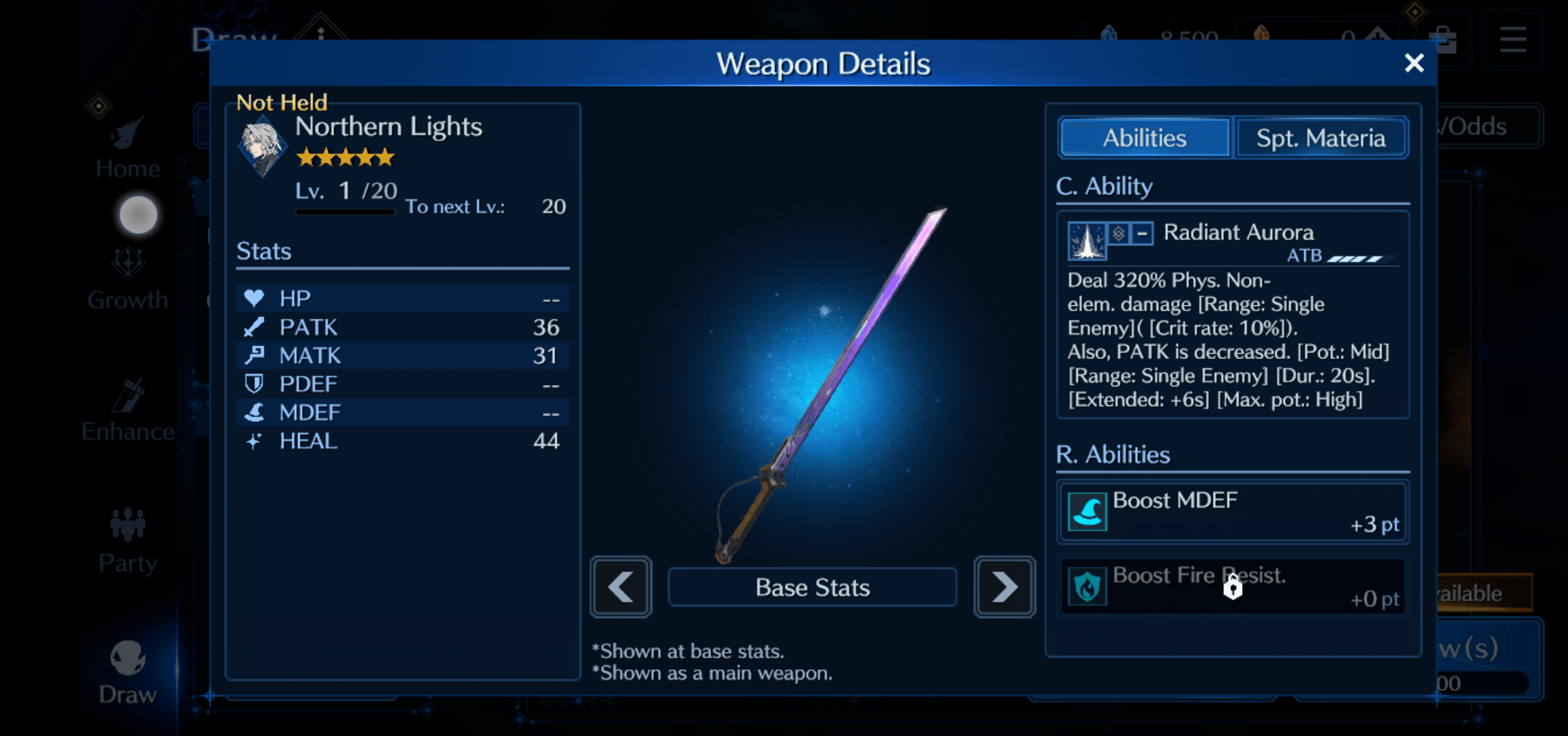Click the right arrow beside Base Stats
This screenshot has height=736, width=1568.
(x=1004, y=587)
